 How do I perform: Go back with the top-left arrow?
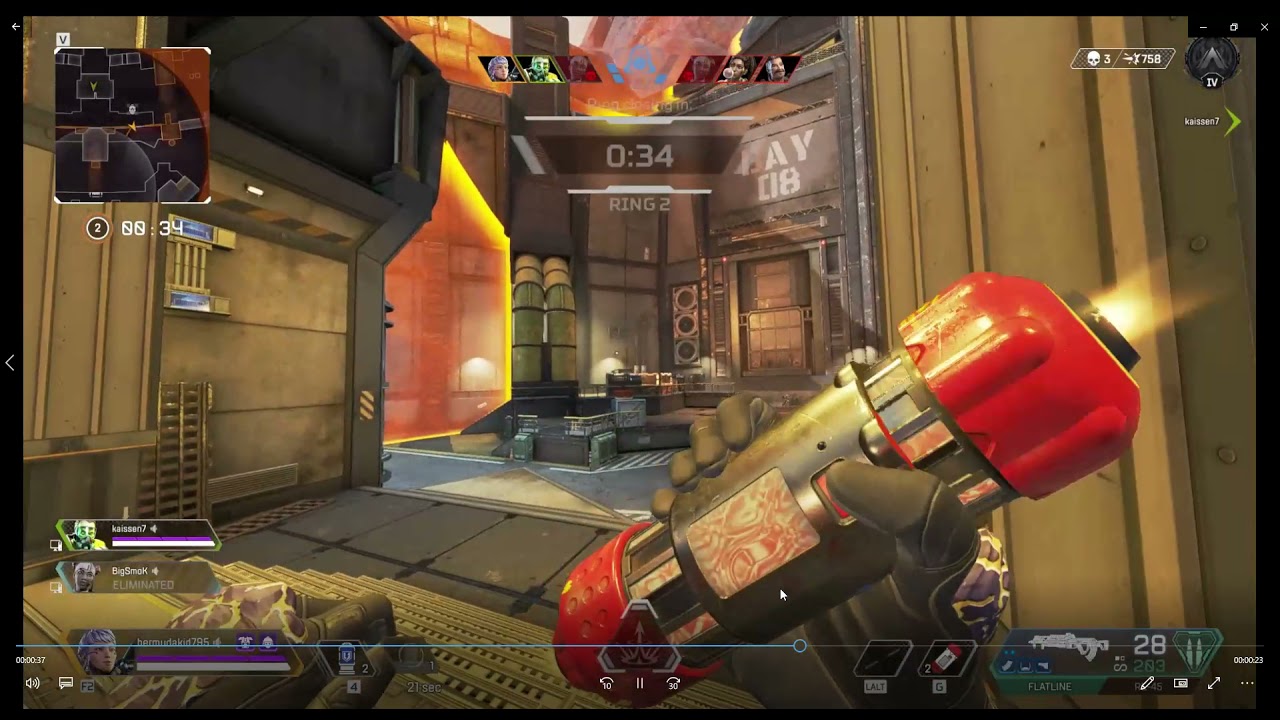tap(15, 27)
